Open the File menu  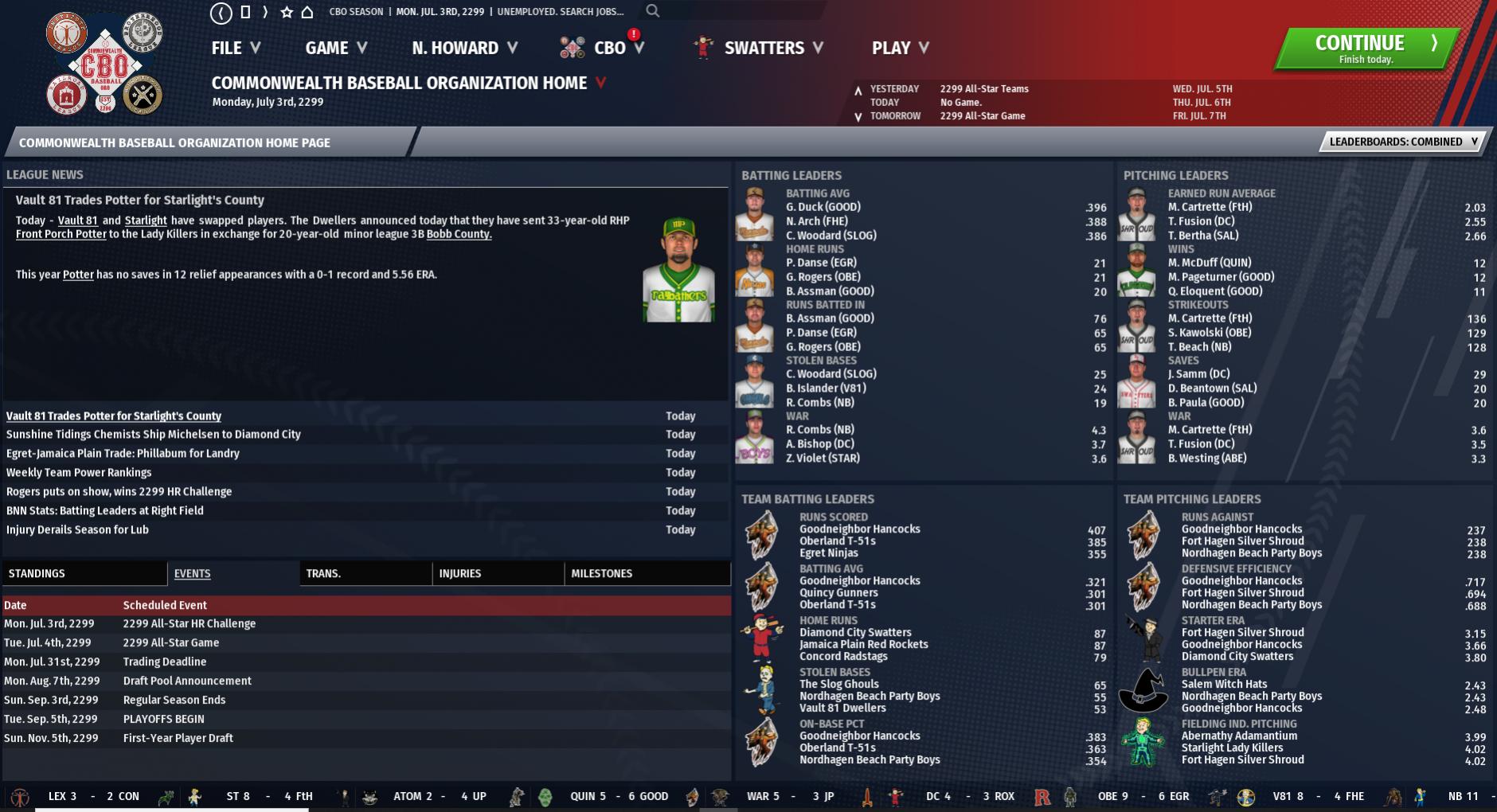click(236, 48)
